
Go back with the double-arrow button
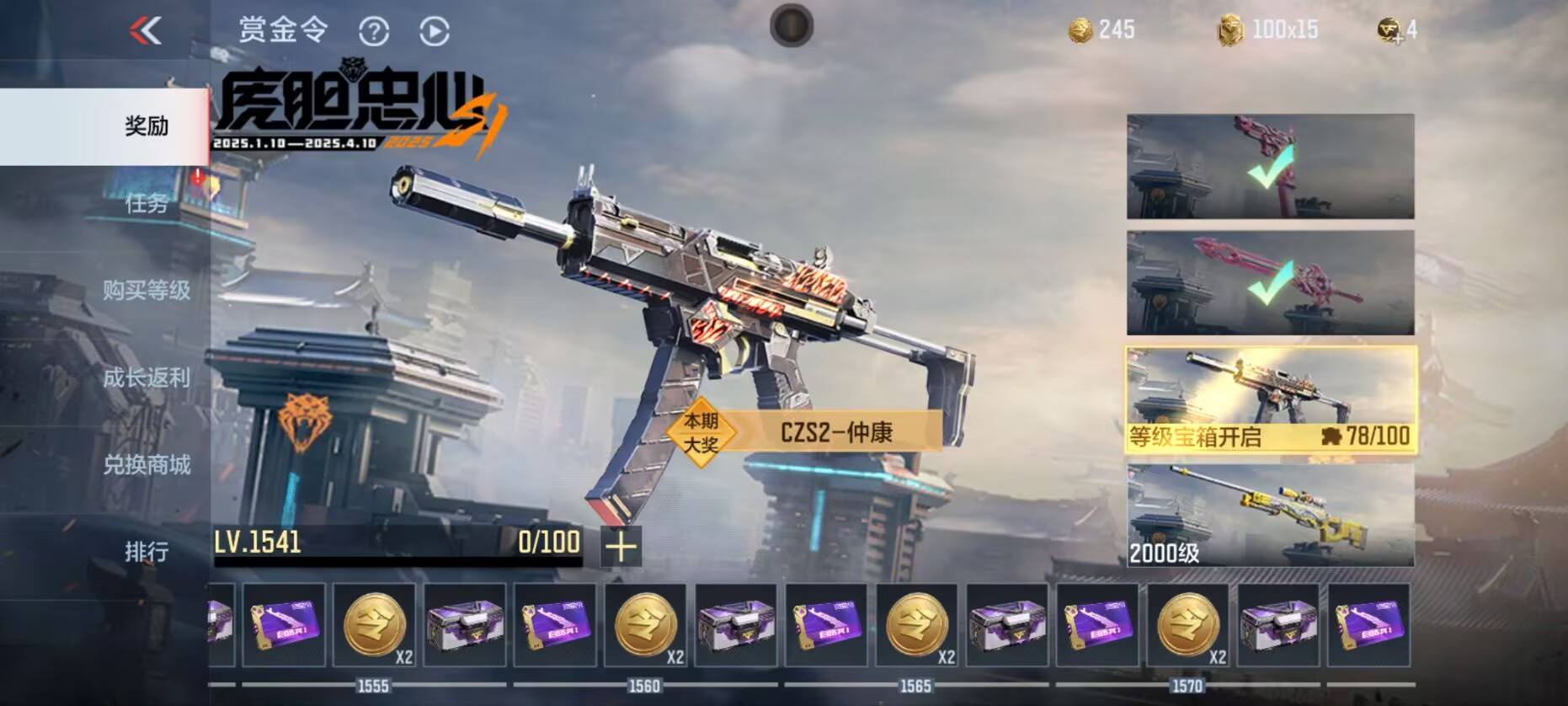(146, 31)
